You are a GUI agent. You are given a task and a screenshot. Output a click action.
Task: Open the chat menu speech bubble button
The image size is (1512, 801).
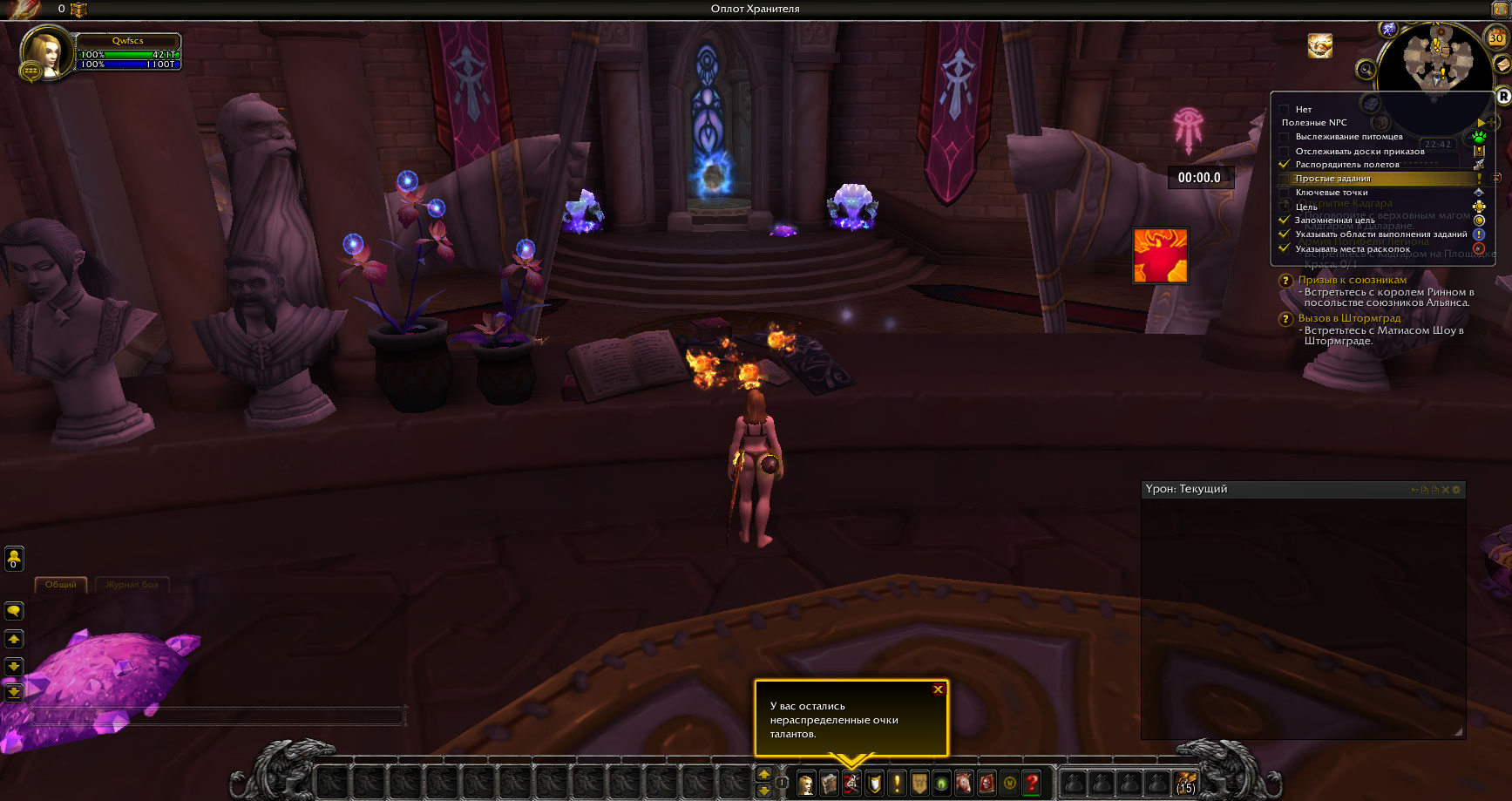(x=14, y=611)
